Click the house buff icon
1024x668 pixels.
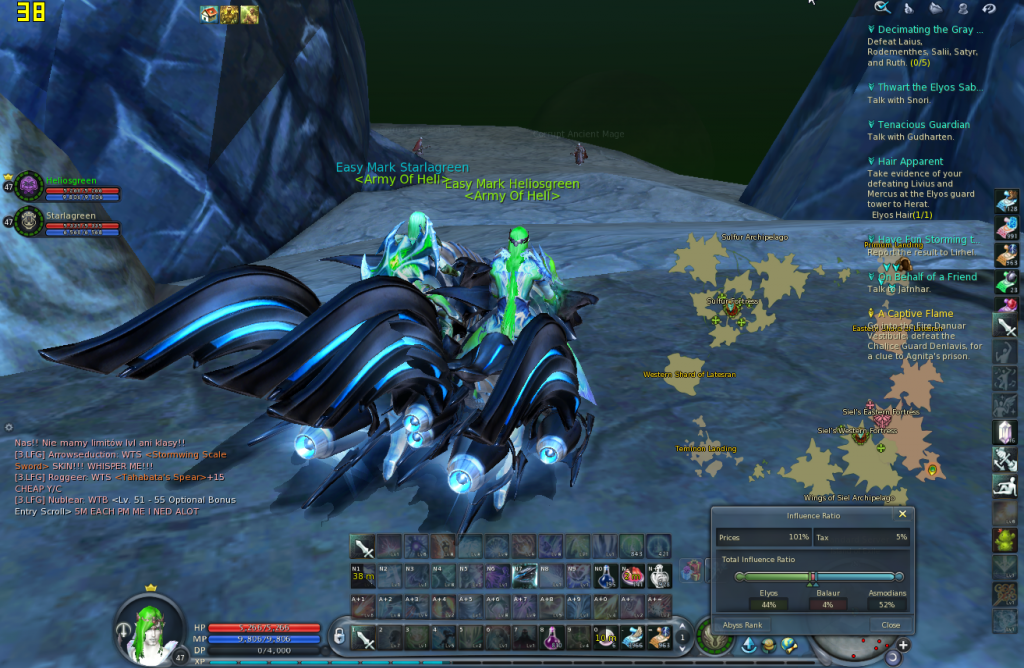(209, 14)
